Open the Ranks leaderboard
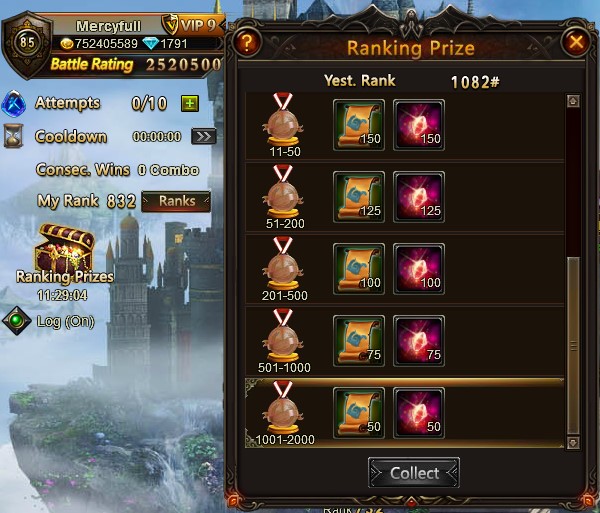 point(176,201)
